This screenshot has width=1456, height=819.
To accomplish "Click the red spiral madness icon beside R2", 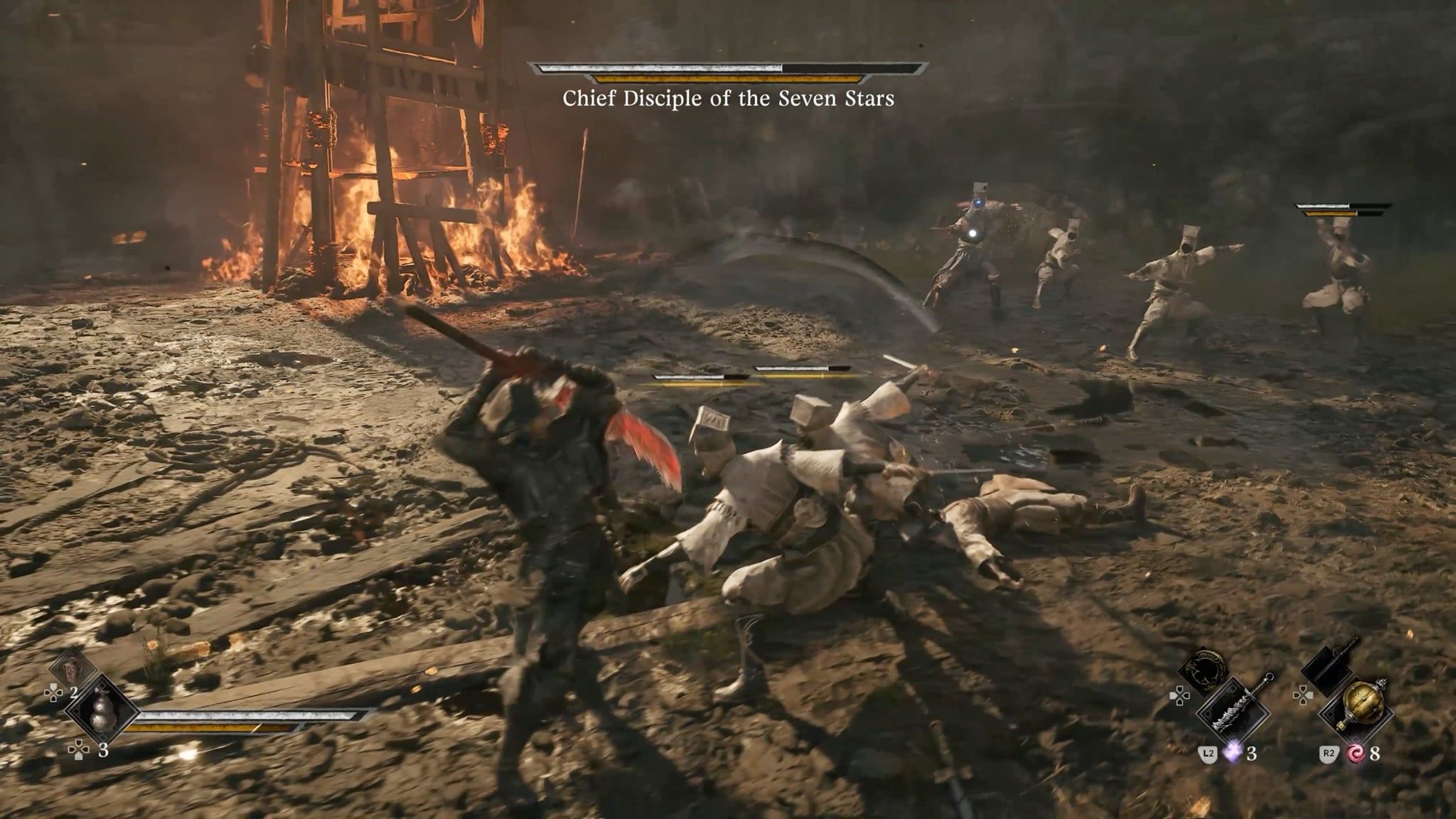I will click(x=1356, y=754).
